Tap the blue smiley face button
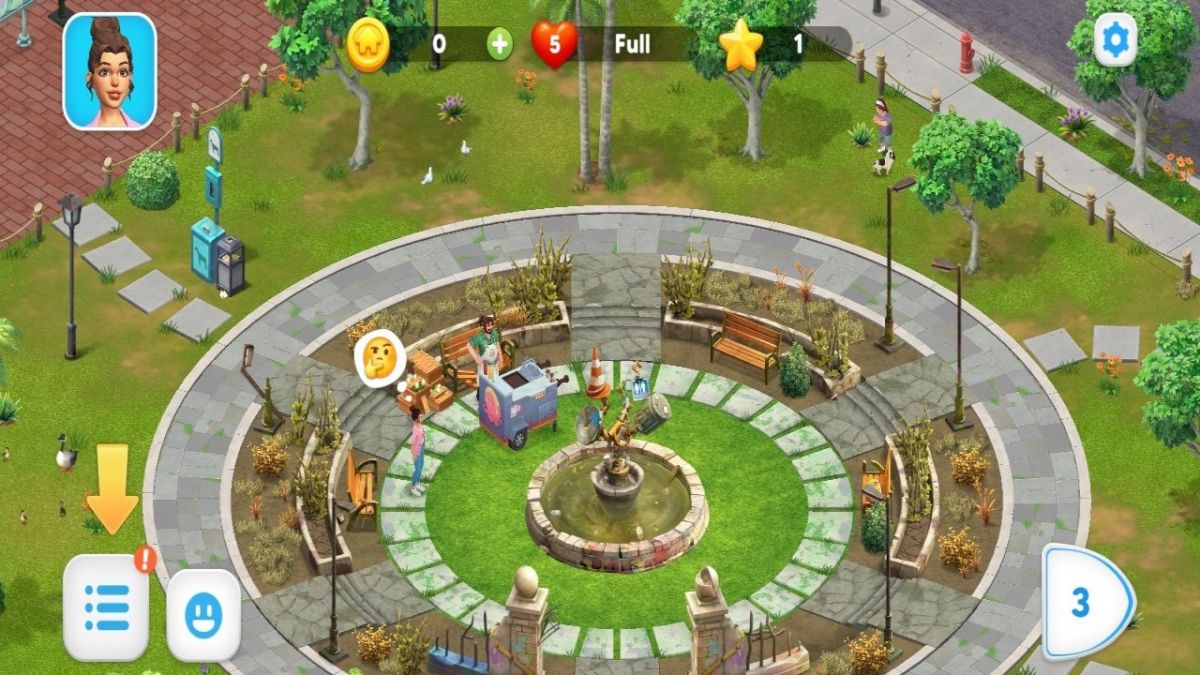The image size is (1200, 675). [x=203, y=615]
